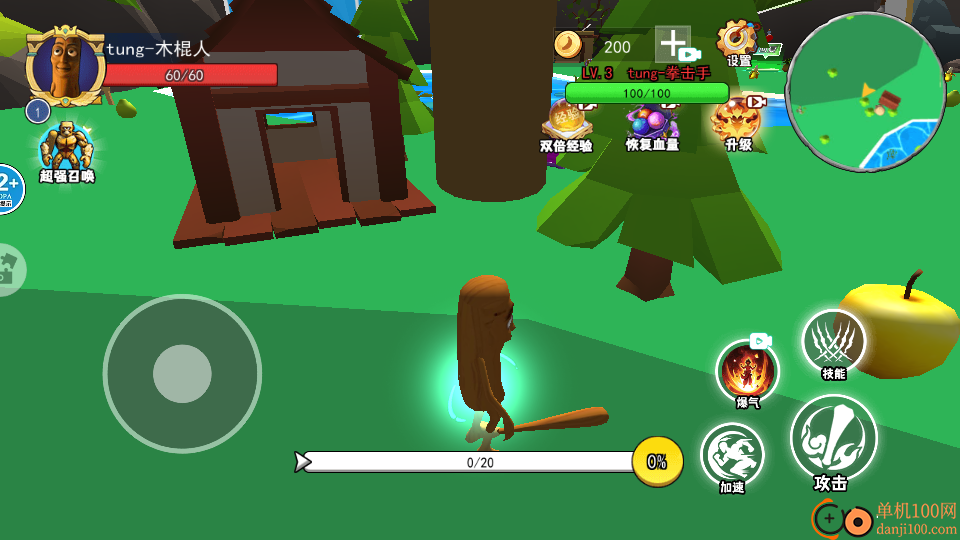Click the yellow 0% progress circle
Viewport: 960px width, 540px height.
click(657, 461)
